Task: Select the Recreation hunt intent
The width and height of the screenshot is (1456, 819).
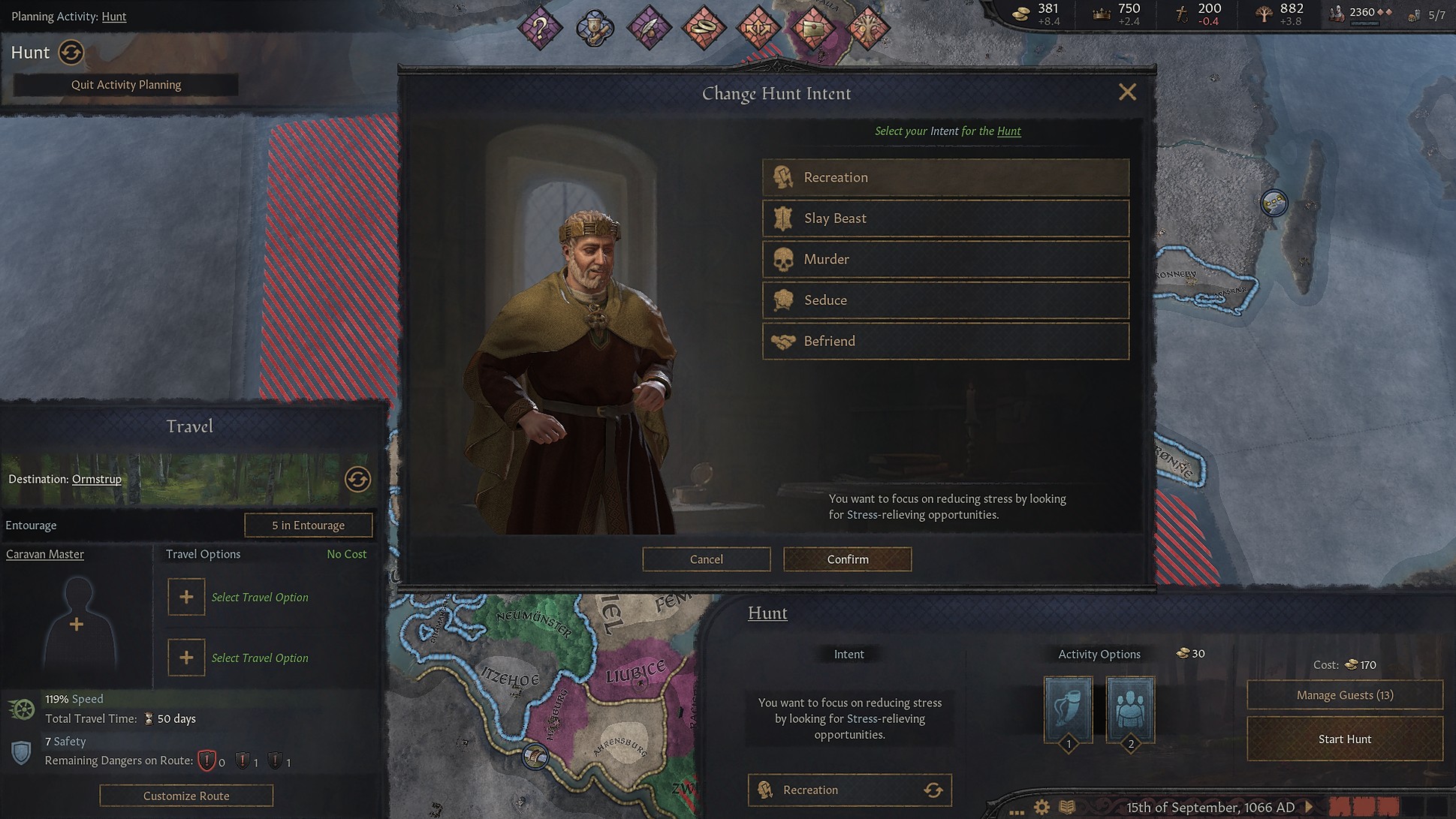Action: click(945, 177)
